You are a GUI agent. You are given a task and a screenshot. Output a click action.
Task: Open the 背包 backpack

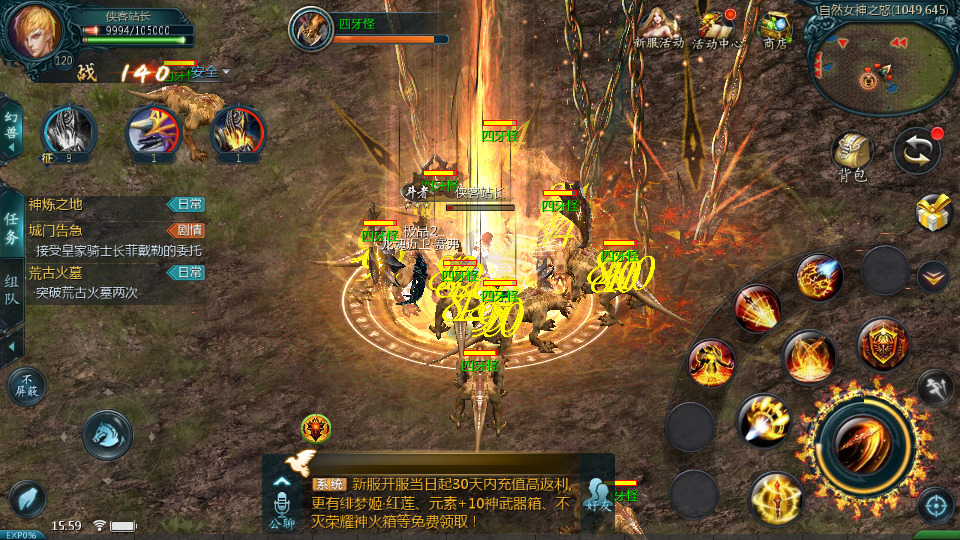click(x=853, y=157)
